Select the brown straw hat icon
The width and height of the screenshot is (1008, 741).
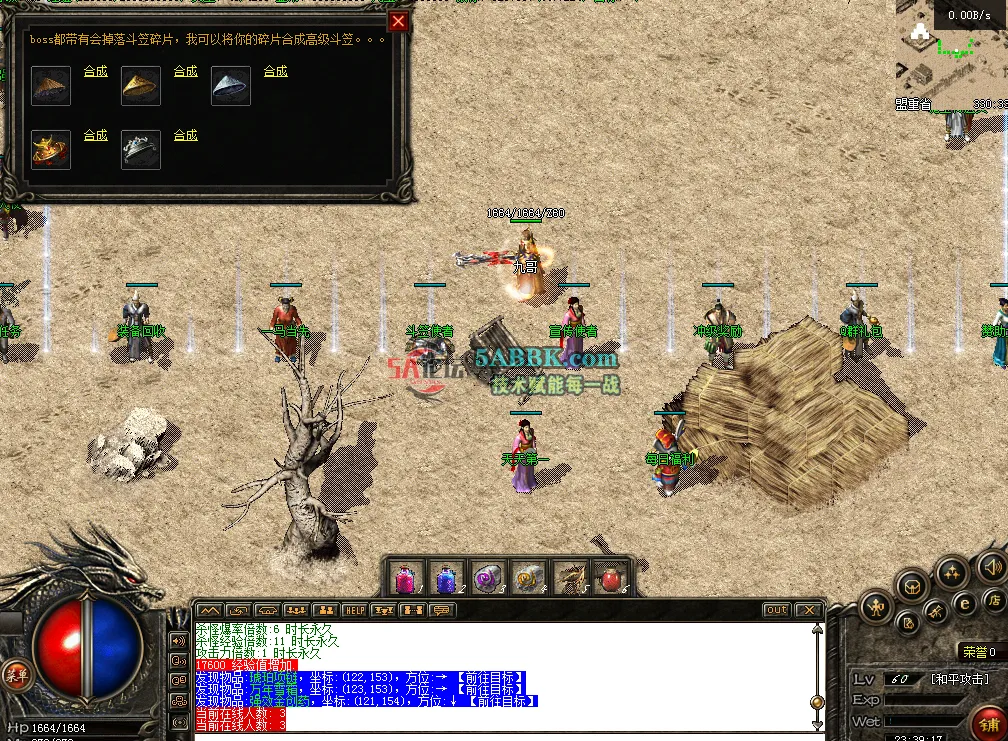pos(51,86)
